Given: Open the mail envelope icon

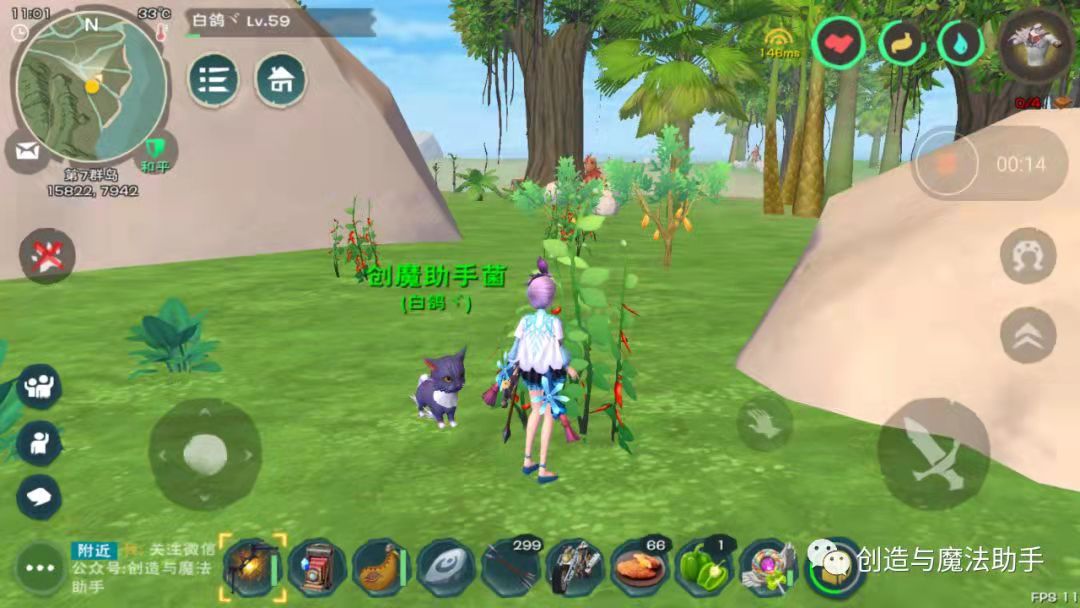Looking at the screenshot, I should (x=26, y=154).
